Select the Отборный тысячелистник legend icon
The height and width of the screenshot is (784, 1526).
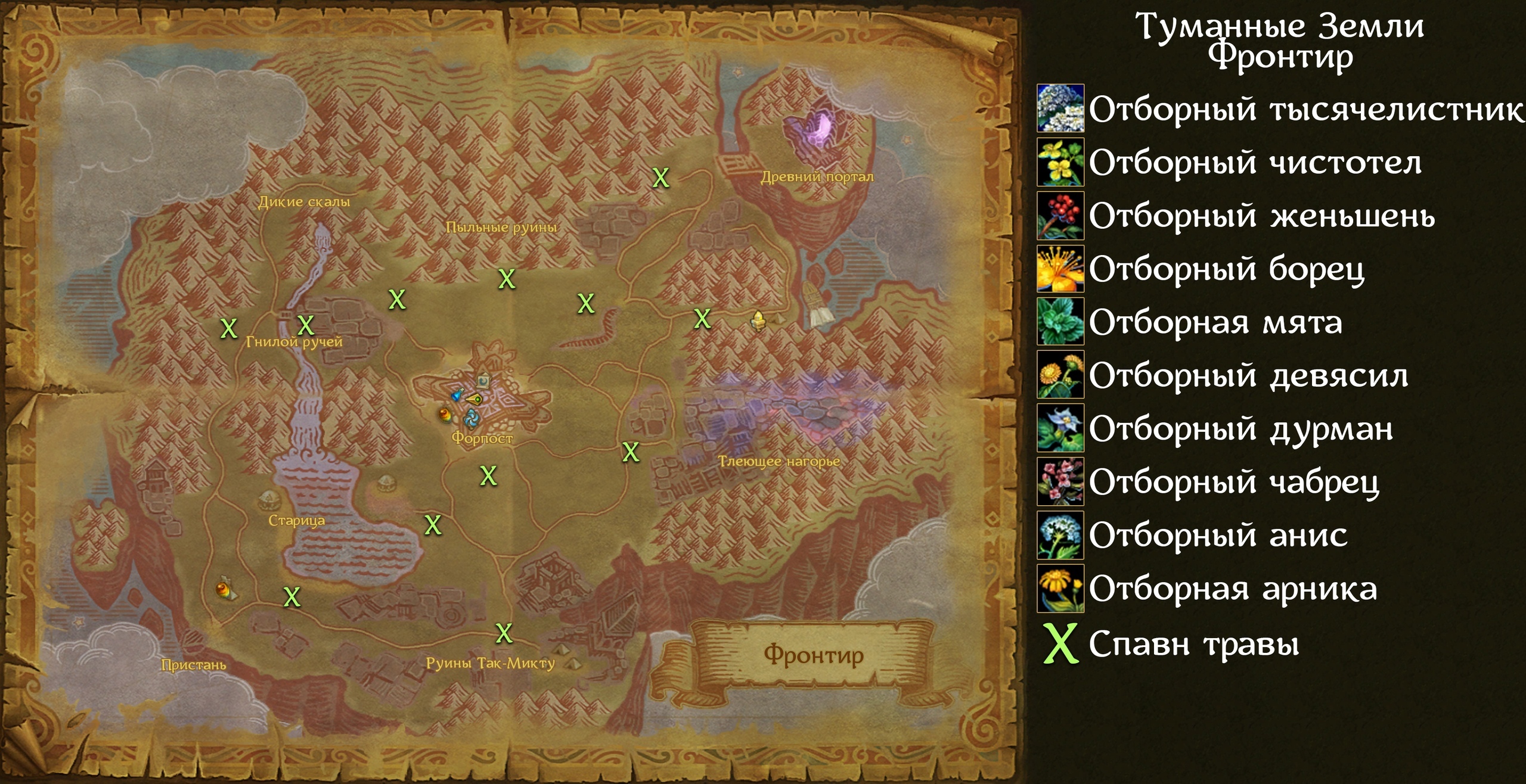pos(1060,108)
